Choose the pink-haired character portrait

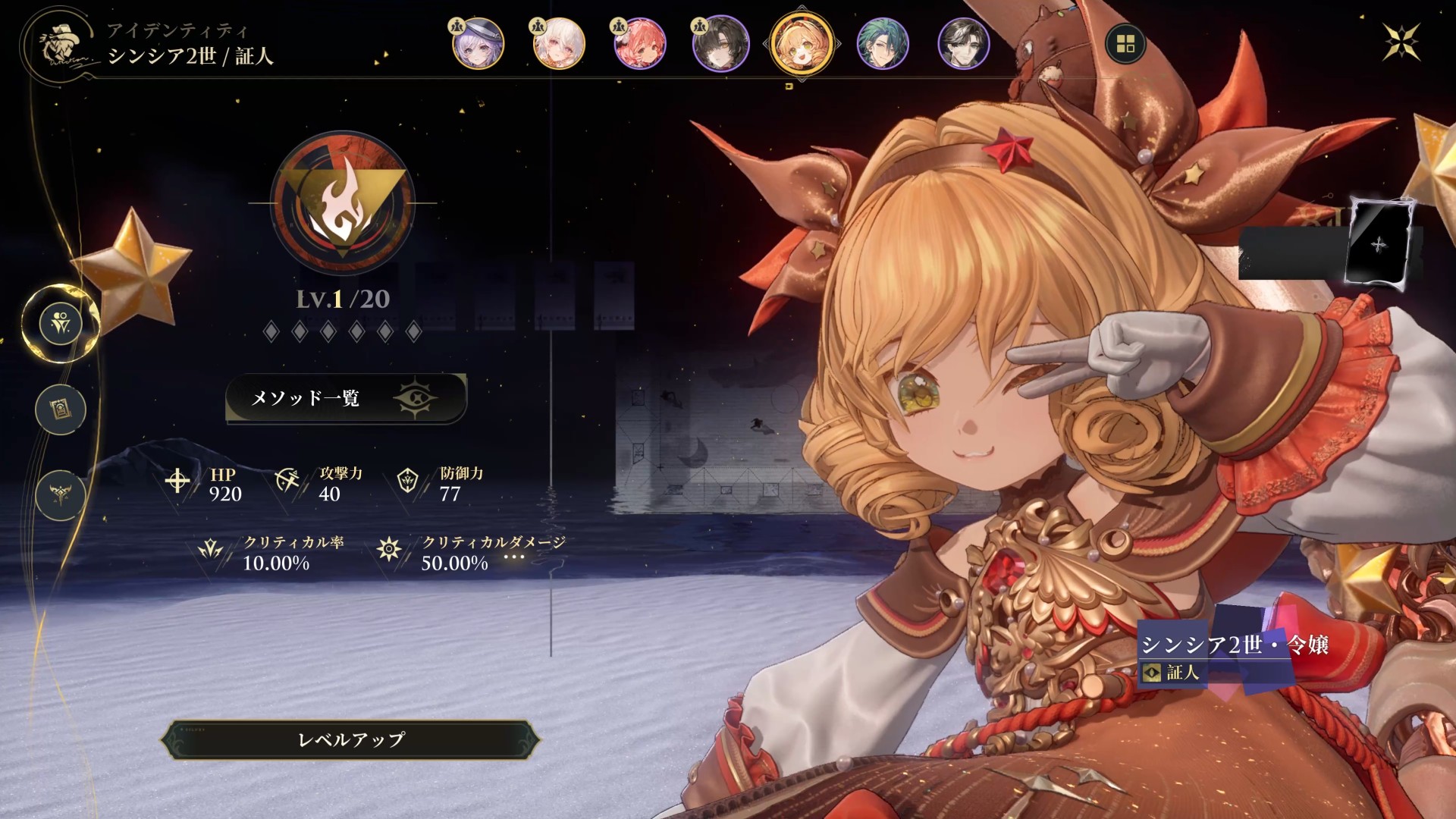pos(640,44)
